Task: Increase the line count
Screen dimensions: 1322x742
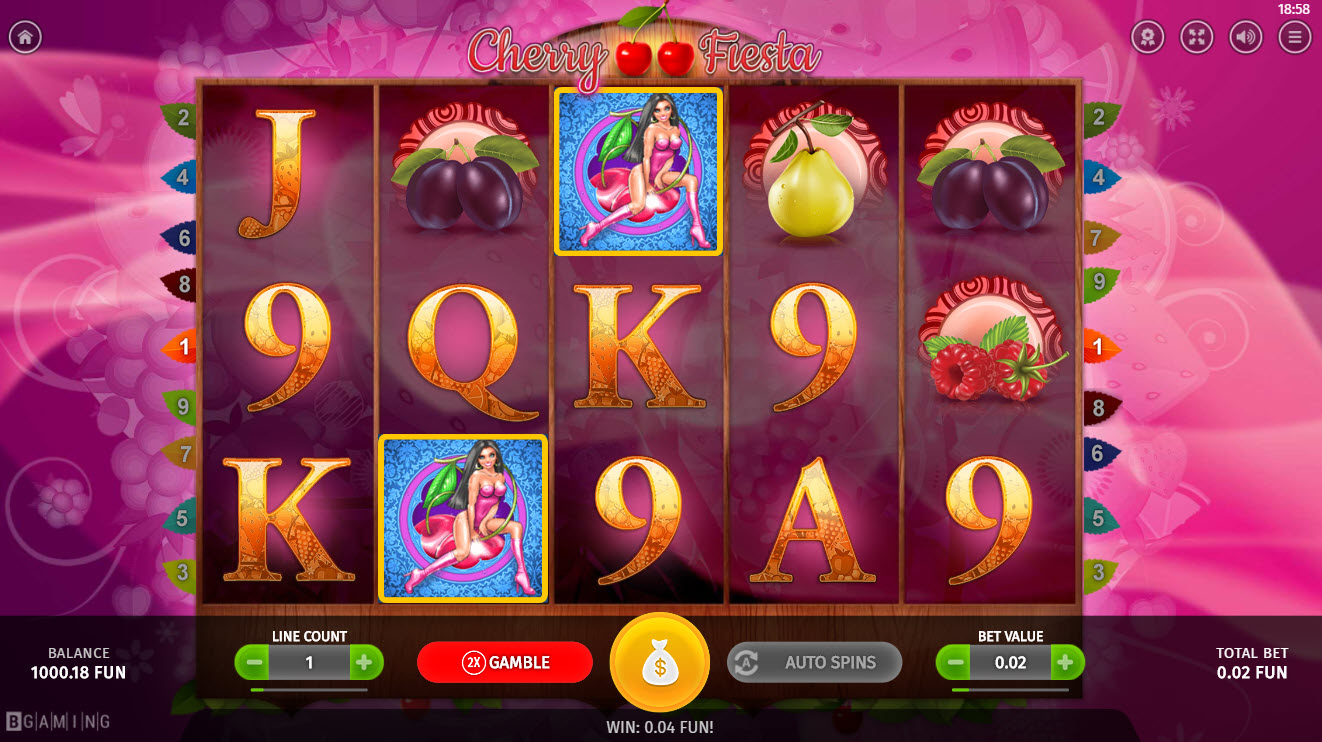Action: pyautogui.click(x=366, y=662)
